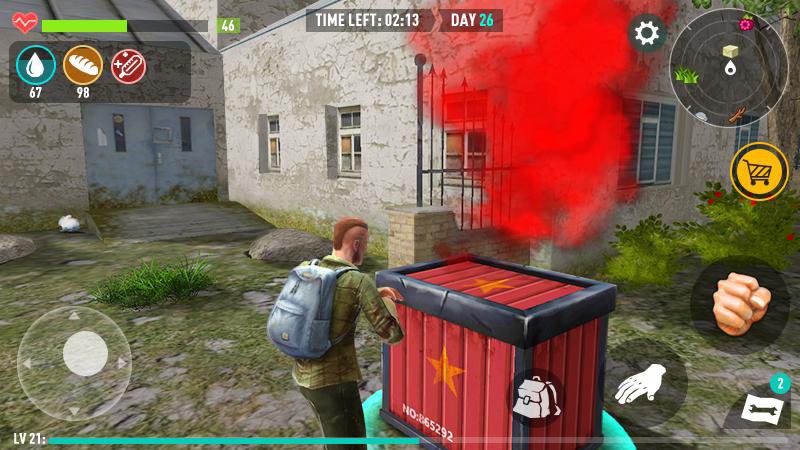Tap the fist punch attack button
This screenshot has width=800, height=450.
coord(740,298)
